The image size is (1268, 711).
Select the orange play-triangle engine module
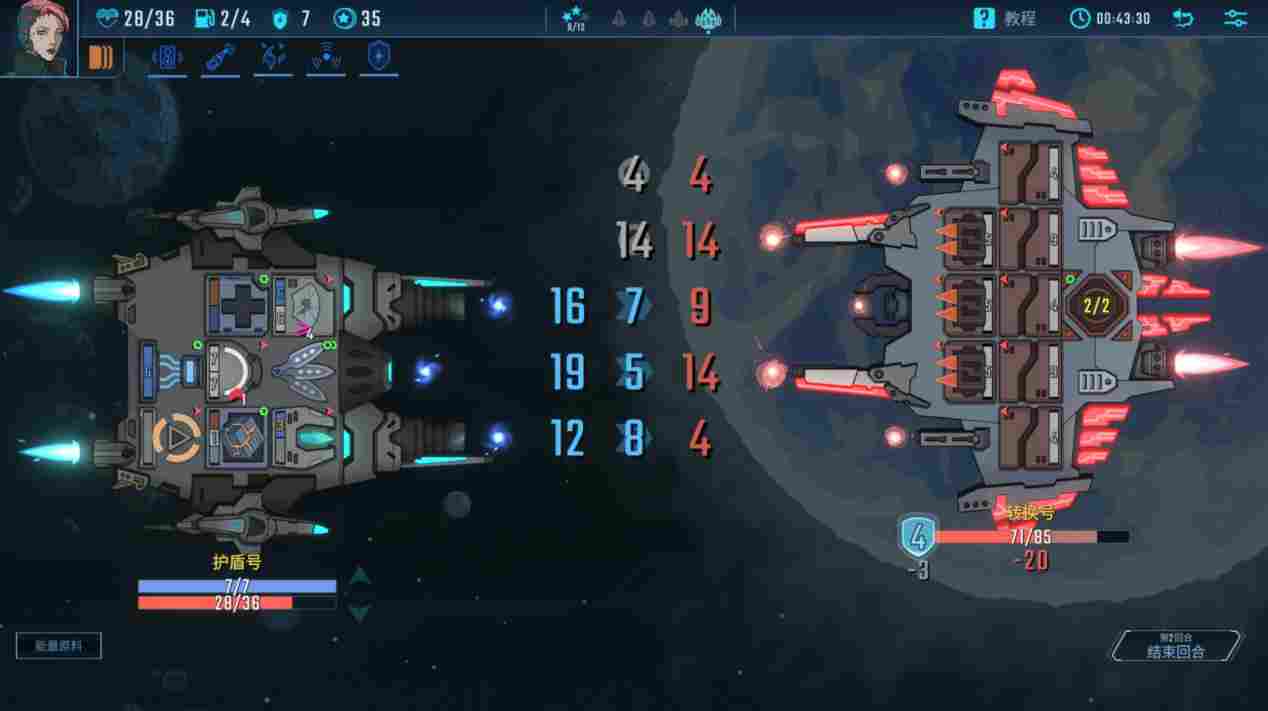tap(174, 438)
